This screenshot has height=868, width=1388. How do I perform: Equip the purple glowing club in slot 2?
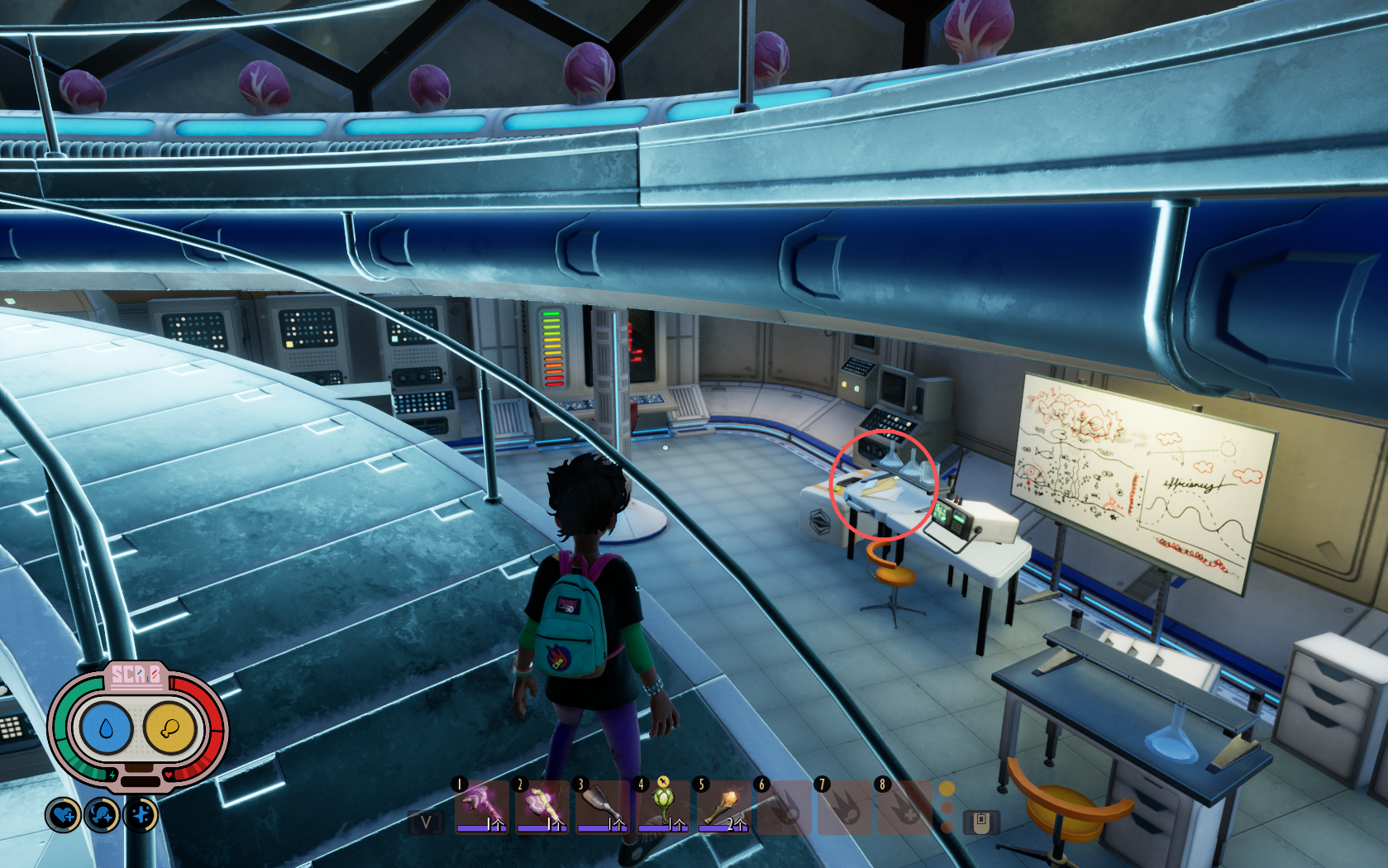point(541,807)
